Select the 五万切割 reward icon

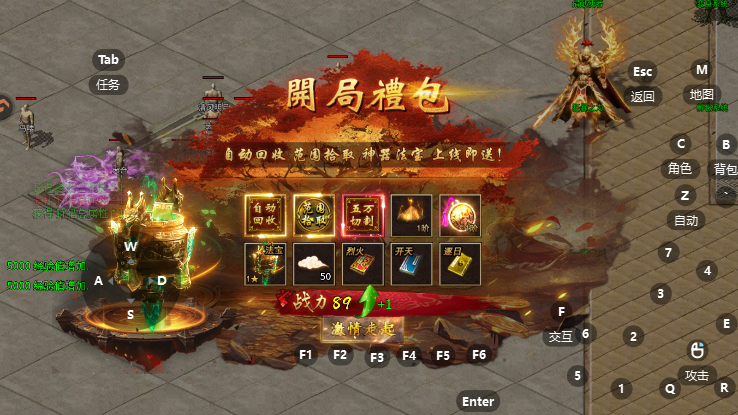(x=362, y=213)
